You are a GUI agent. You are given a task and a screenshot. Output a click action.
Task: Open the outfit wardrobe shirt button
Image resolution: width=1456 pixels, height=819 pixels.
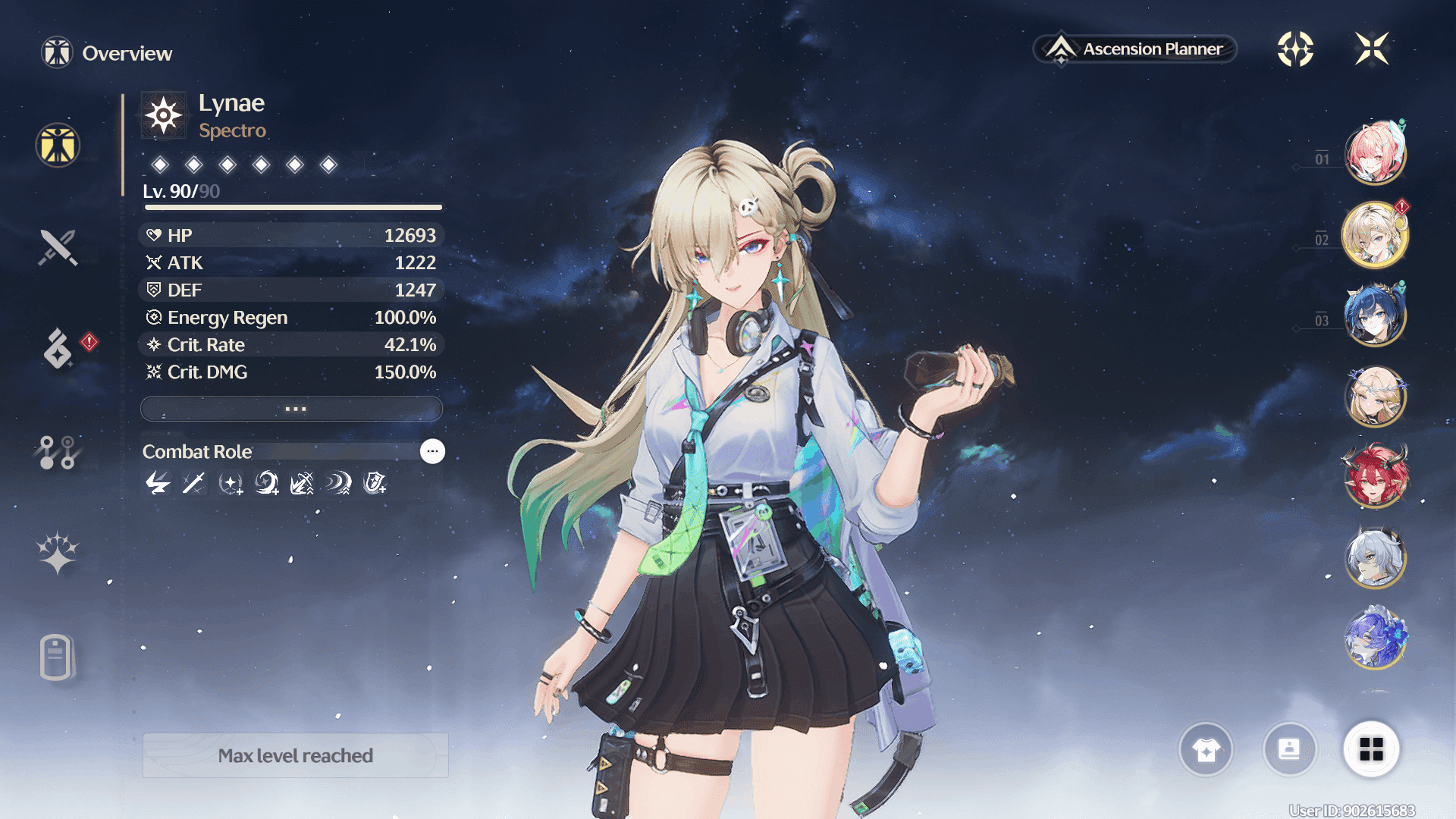[1206, 750]
